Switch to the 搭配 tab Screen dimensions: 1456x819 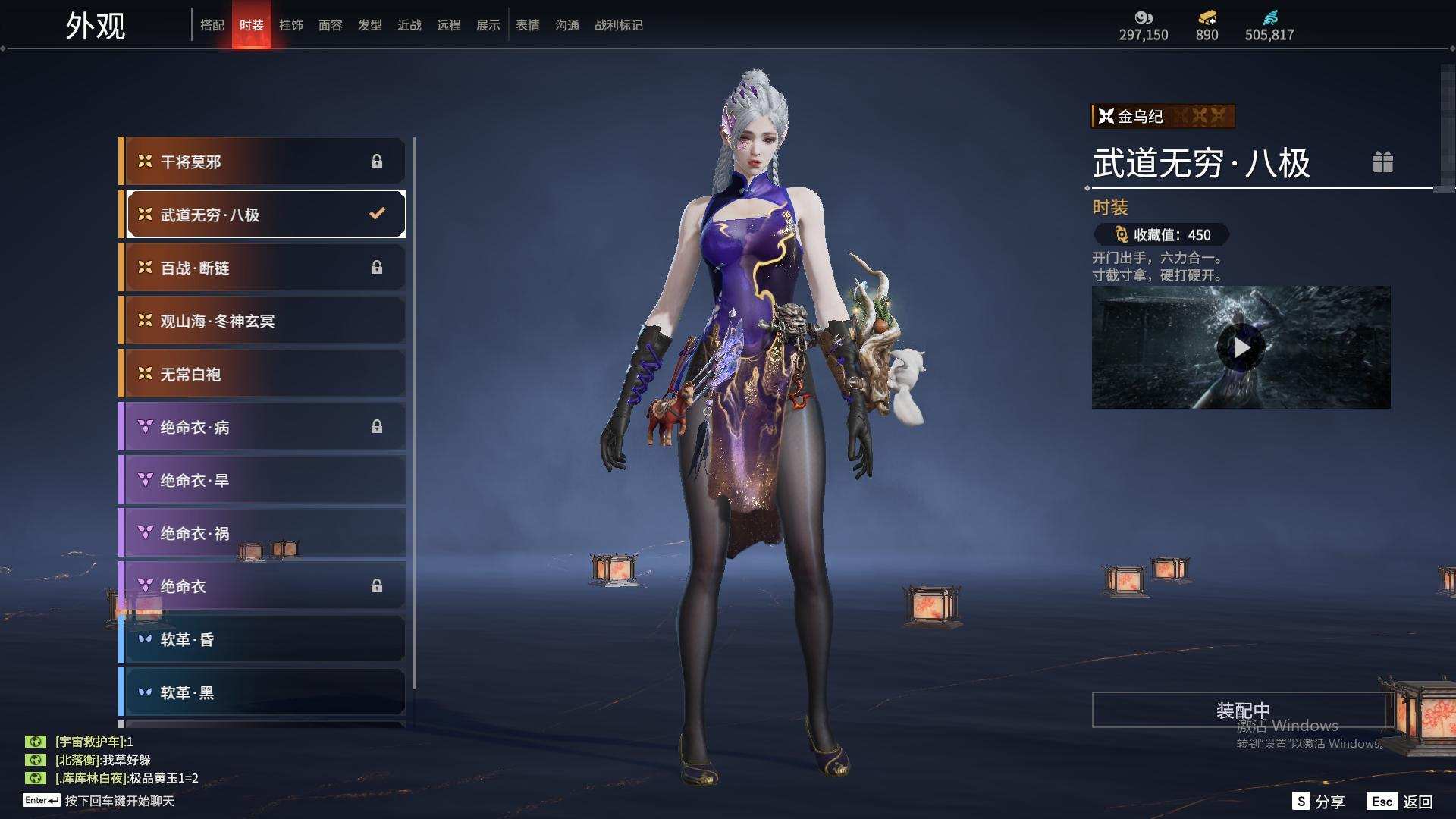212,25
